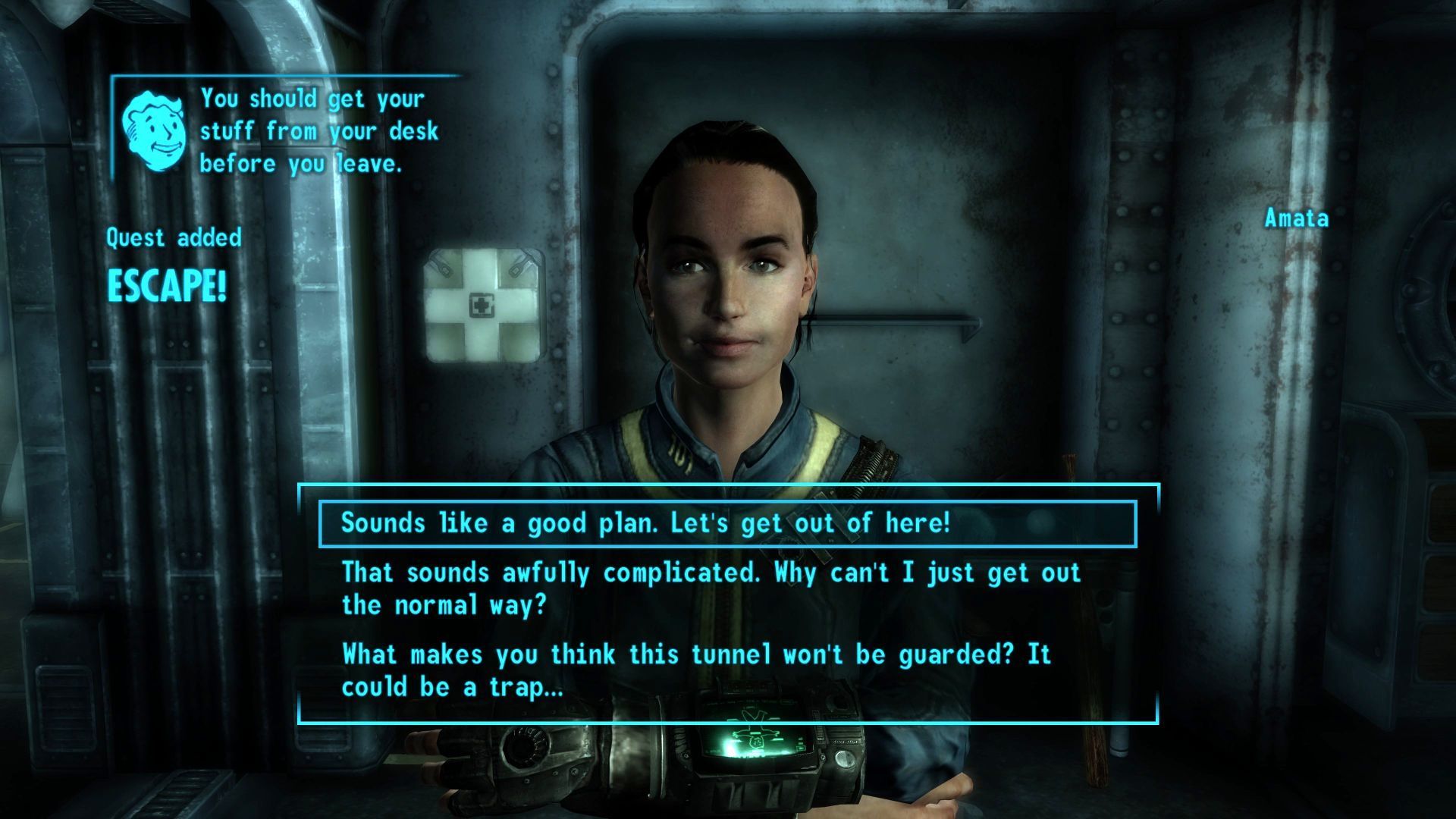Pick the "could be a trap" reply
This screenshot has height=819, width=1456.
[696, 670]
